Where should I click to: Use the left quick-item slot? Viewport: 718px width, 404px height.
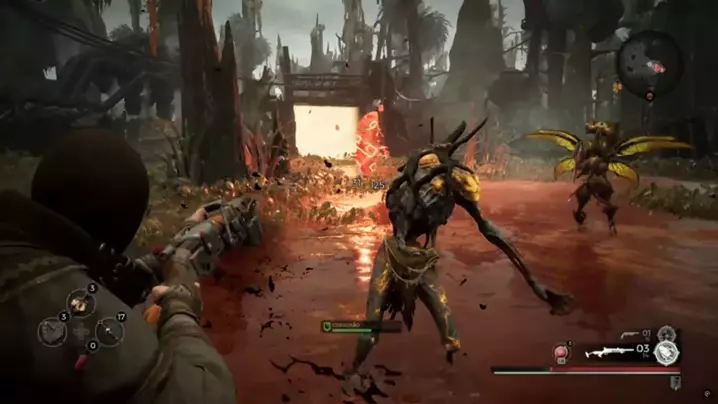(x=53, y=331)
